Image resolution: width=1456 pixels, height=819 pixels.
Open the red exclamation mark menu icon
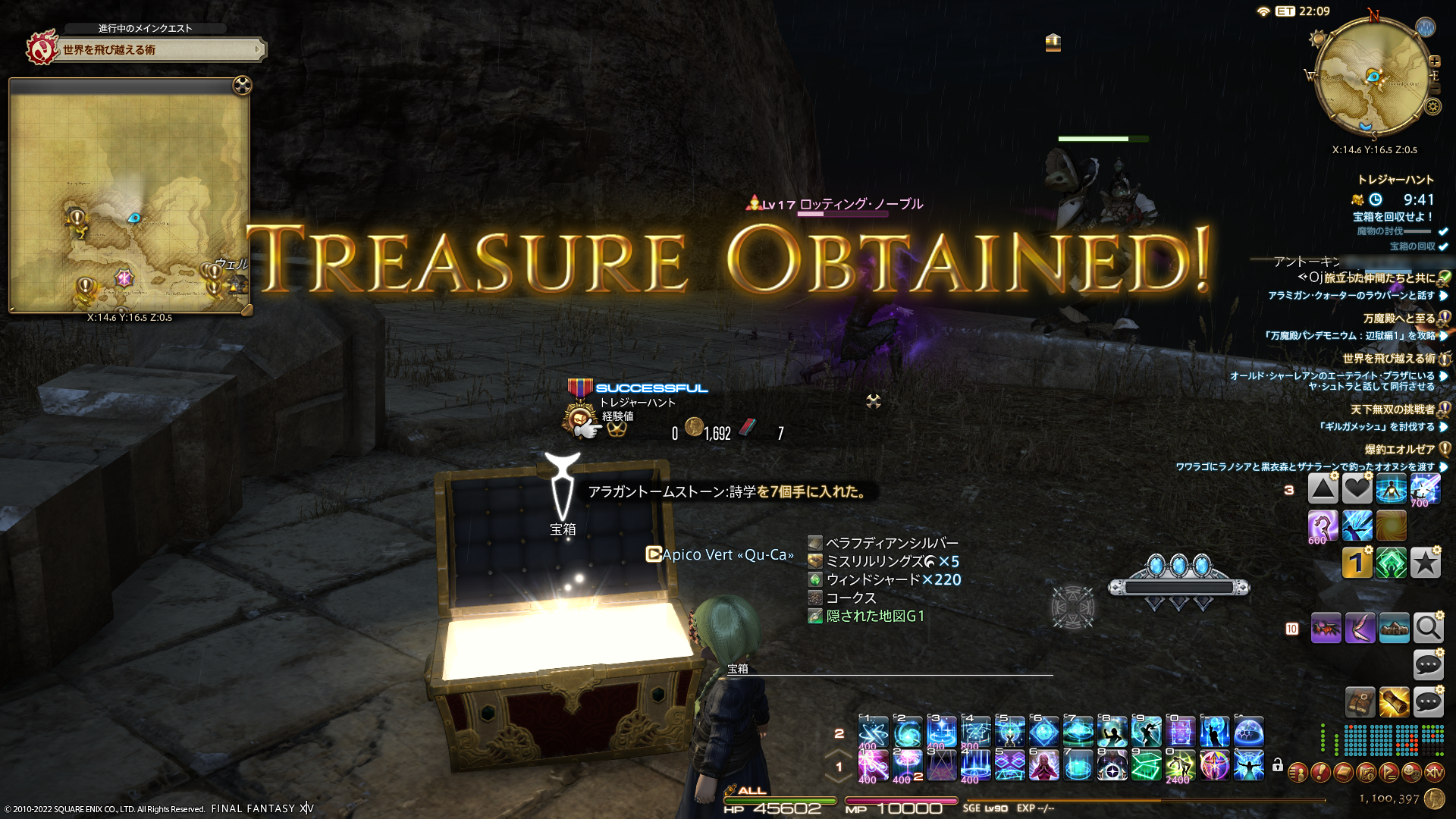pyautogui.click(x=1320, y=773)
